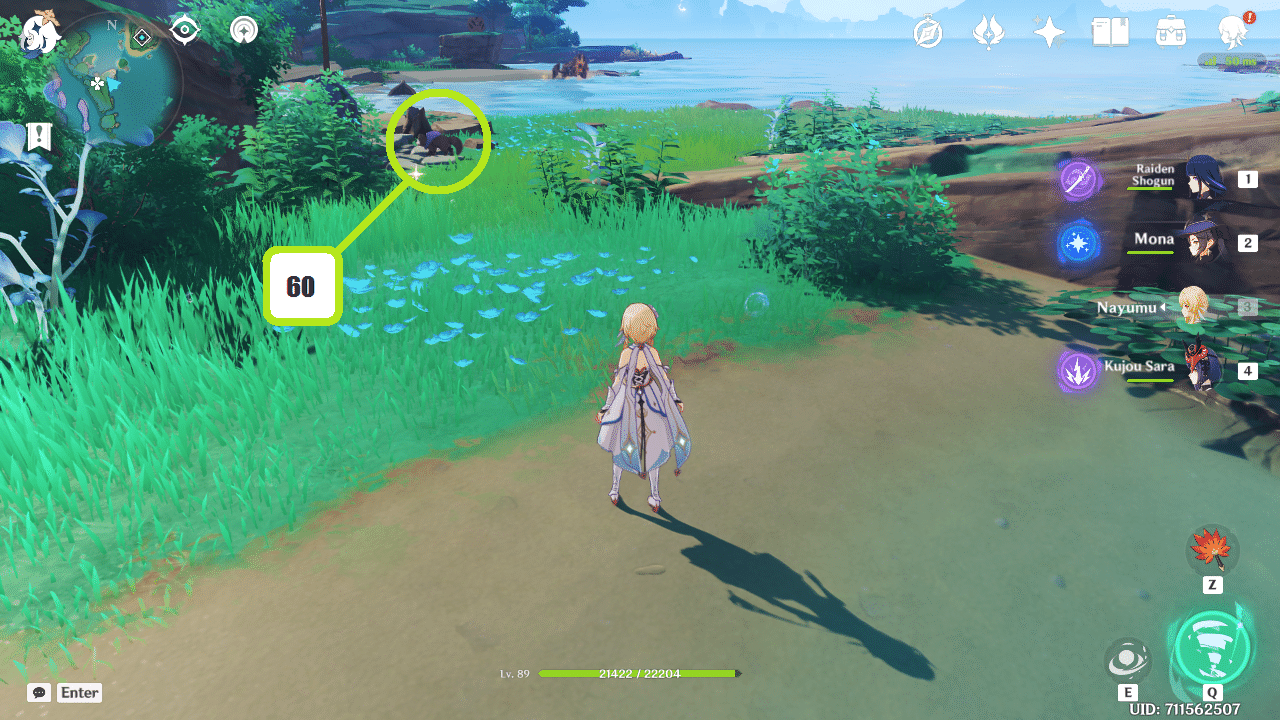Click the character EXP bar at 21422/22204
Viewport: 1280px width, 720px height.
638,673
